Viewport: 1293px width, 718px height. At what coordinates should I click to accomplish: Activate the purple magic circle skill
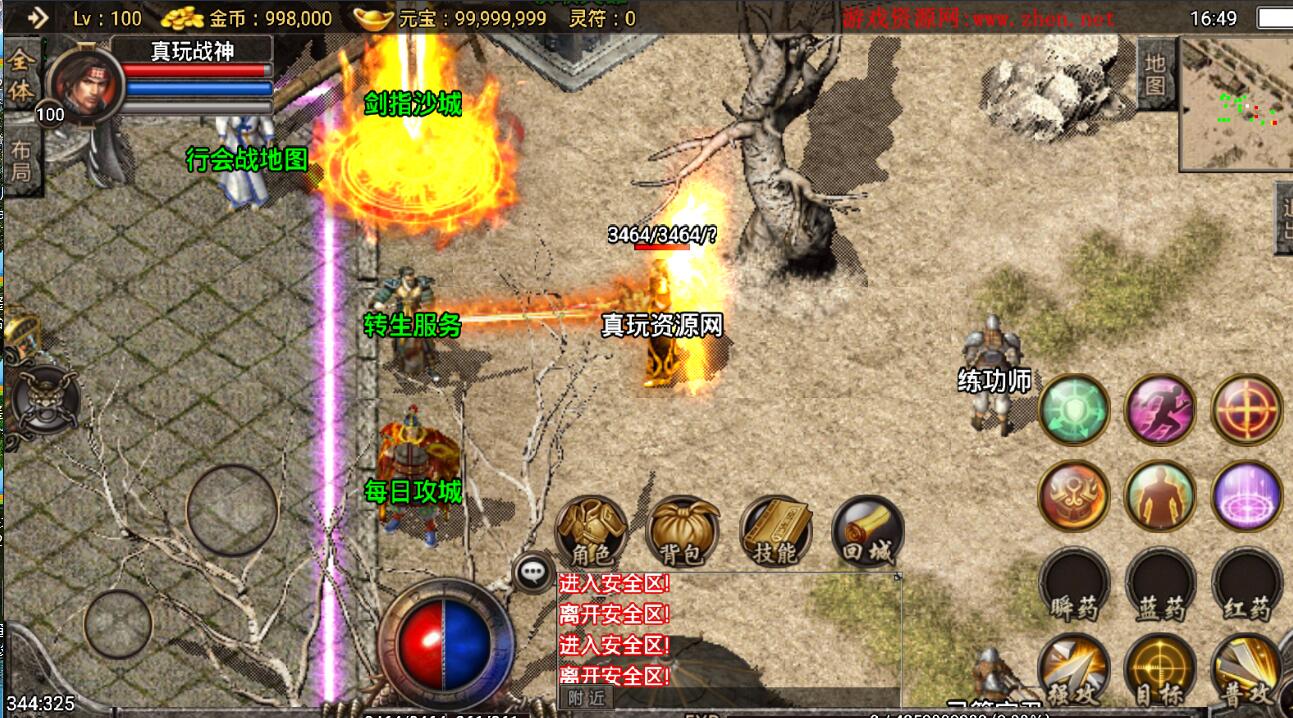pyautogui.click(x=1247, y=495)
